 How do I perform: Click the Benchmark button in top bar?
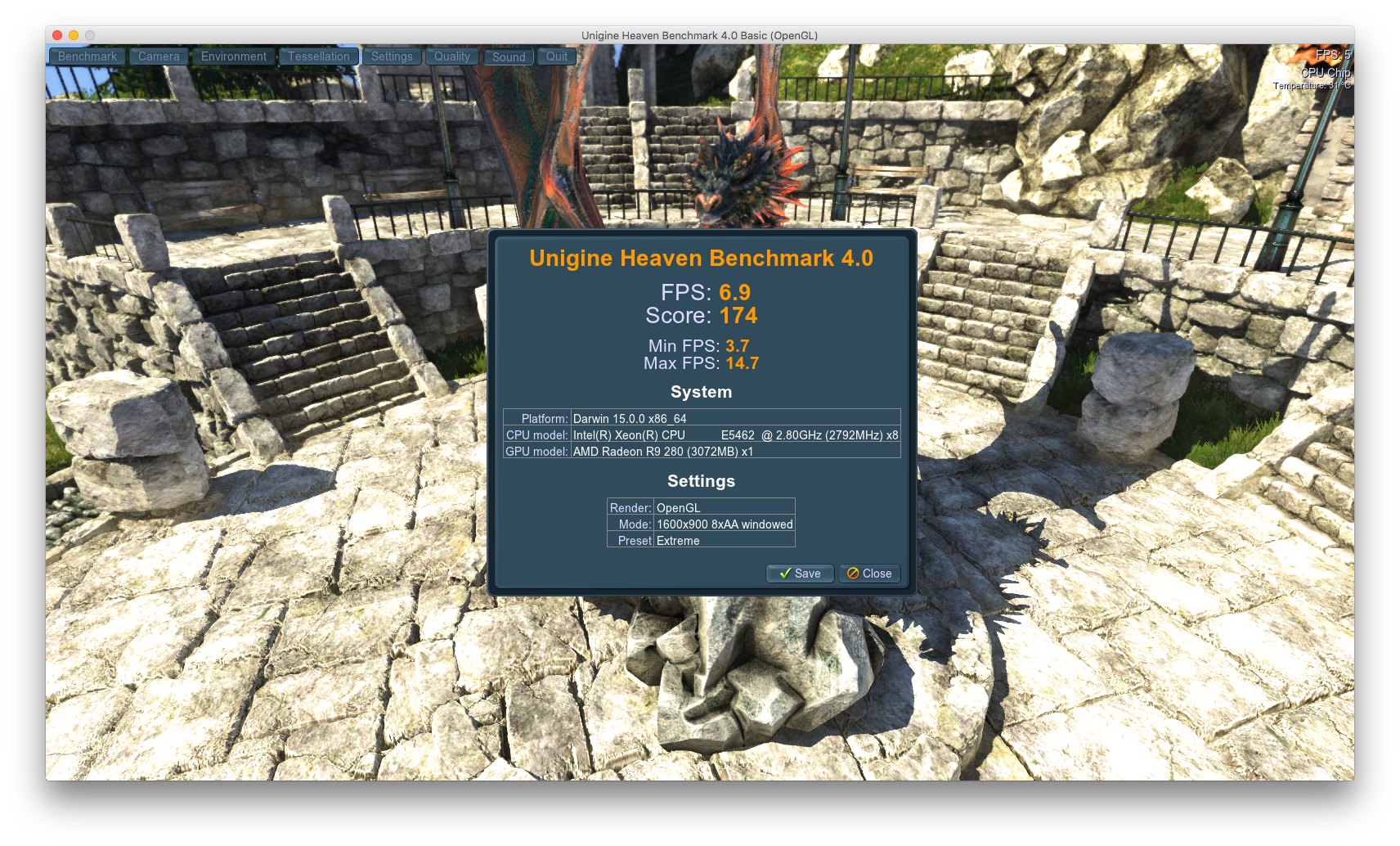[x=87, y=56]
